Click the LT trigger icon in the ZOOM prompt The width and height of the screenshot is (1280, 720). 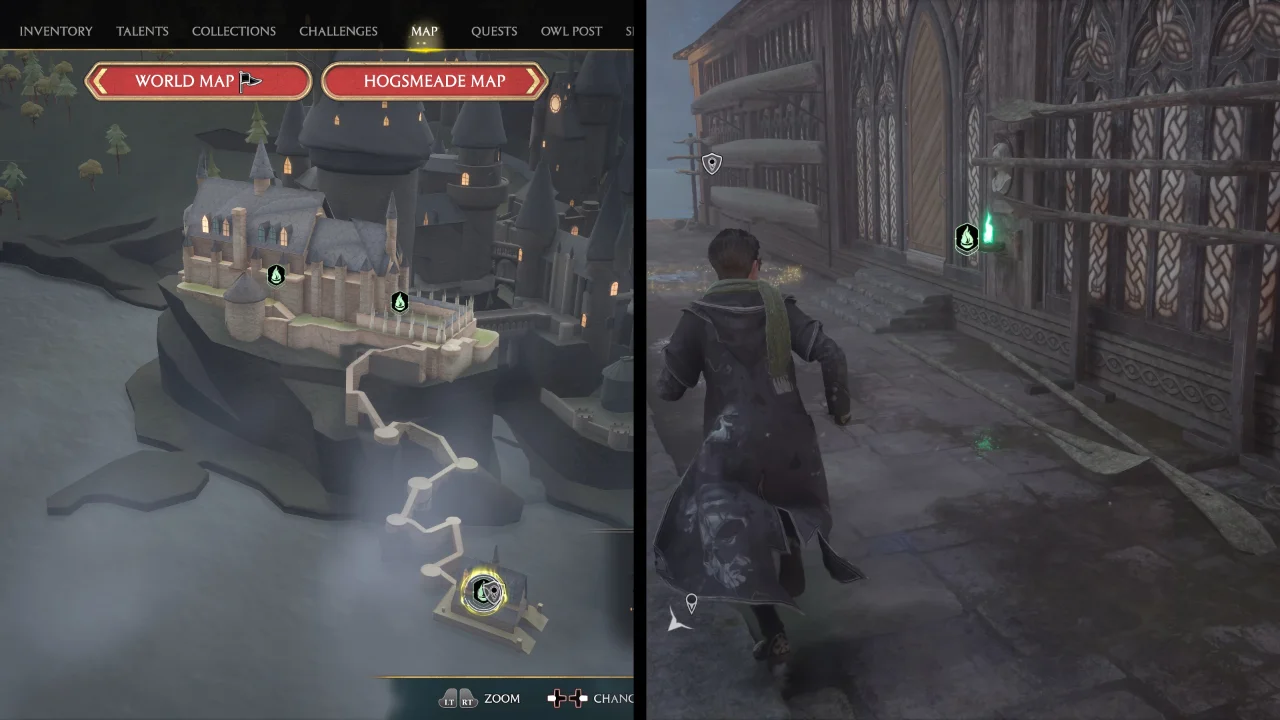[450, 699]
